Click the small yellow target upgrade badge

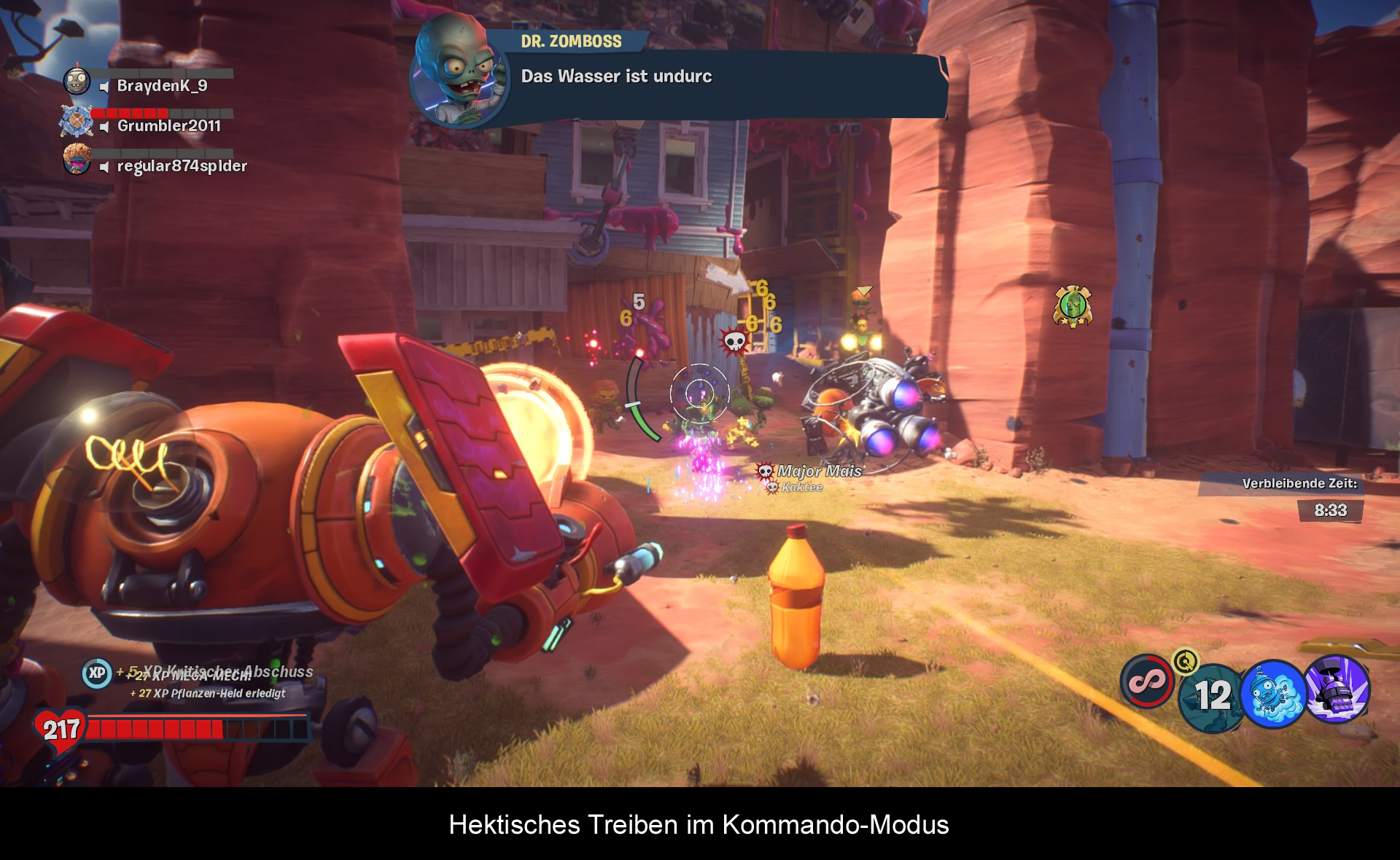click(x=1186, y=661)
